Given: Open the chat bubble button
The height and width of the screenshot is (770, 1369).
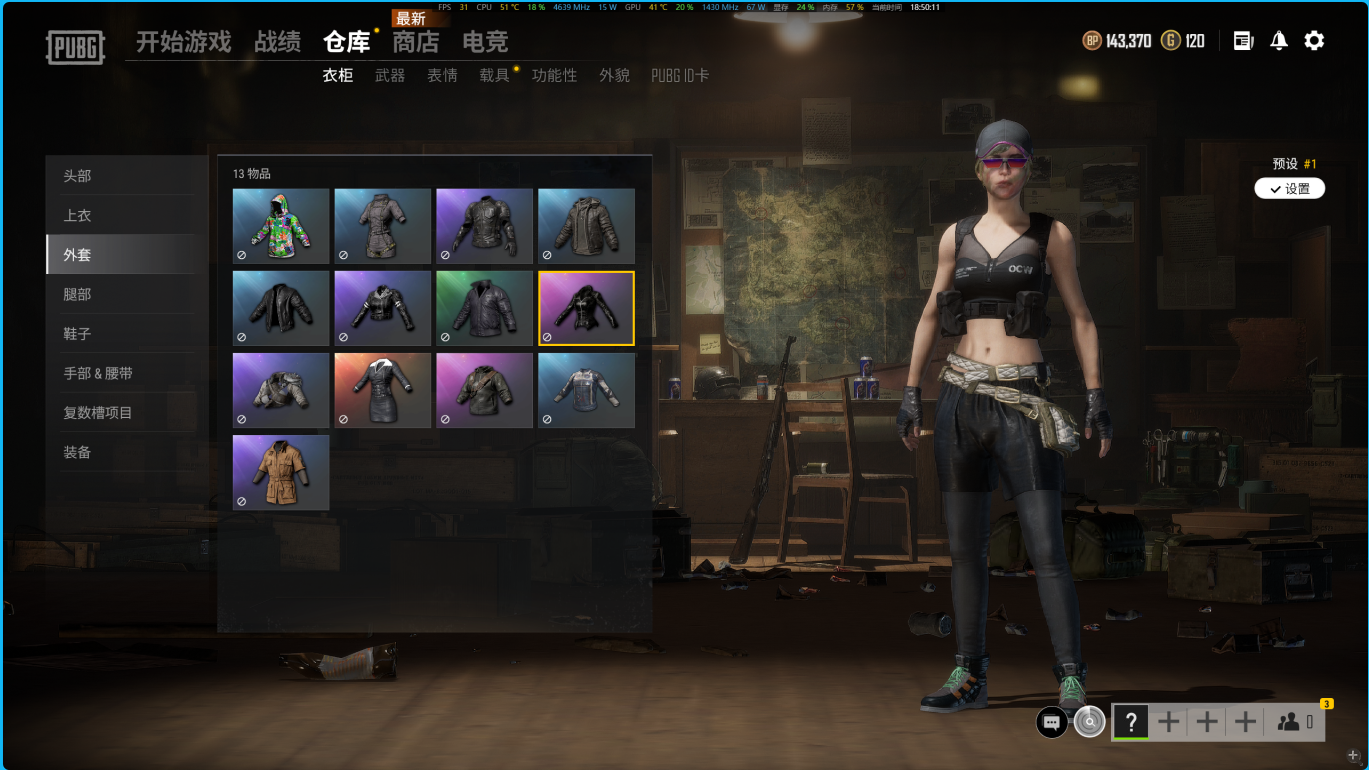Looking at the screenshot, I should (1051, 721).
